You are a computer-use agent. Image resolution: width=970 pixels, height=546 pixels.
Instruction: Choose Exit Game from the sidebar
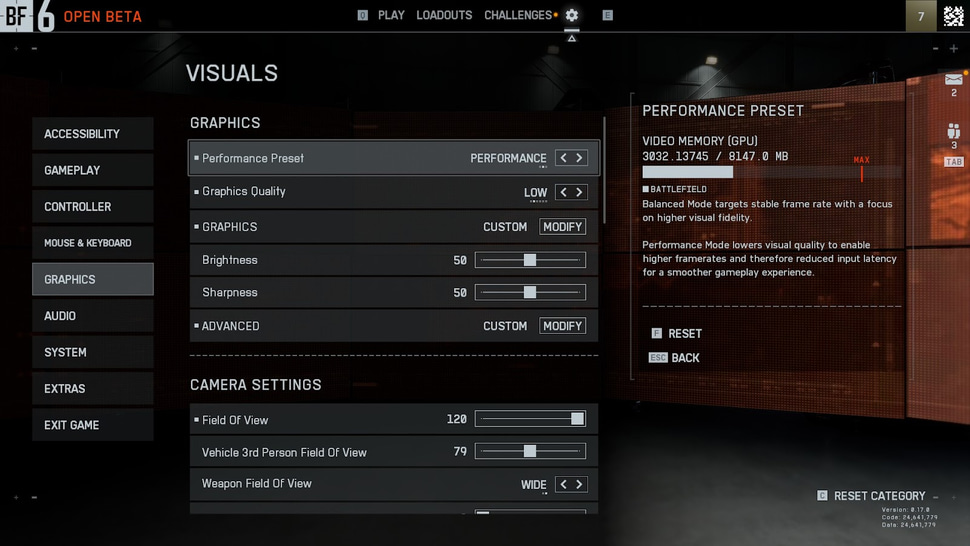(x=92, y=425)
